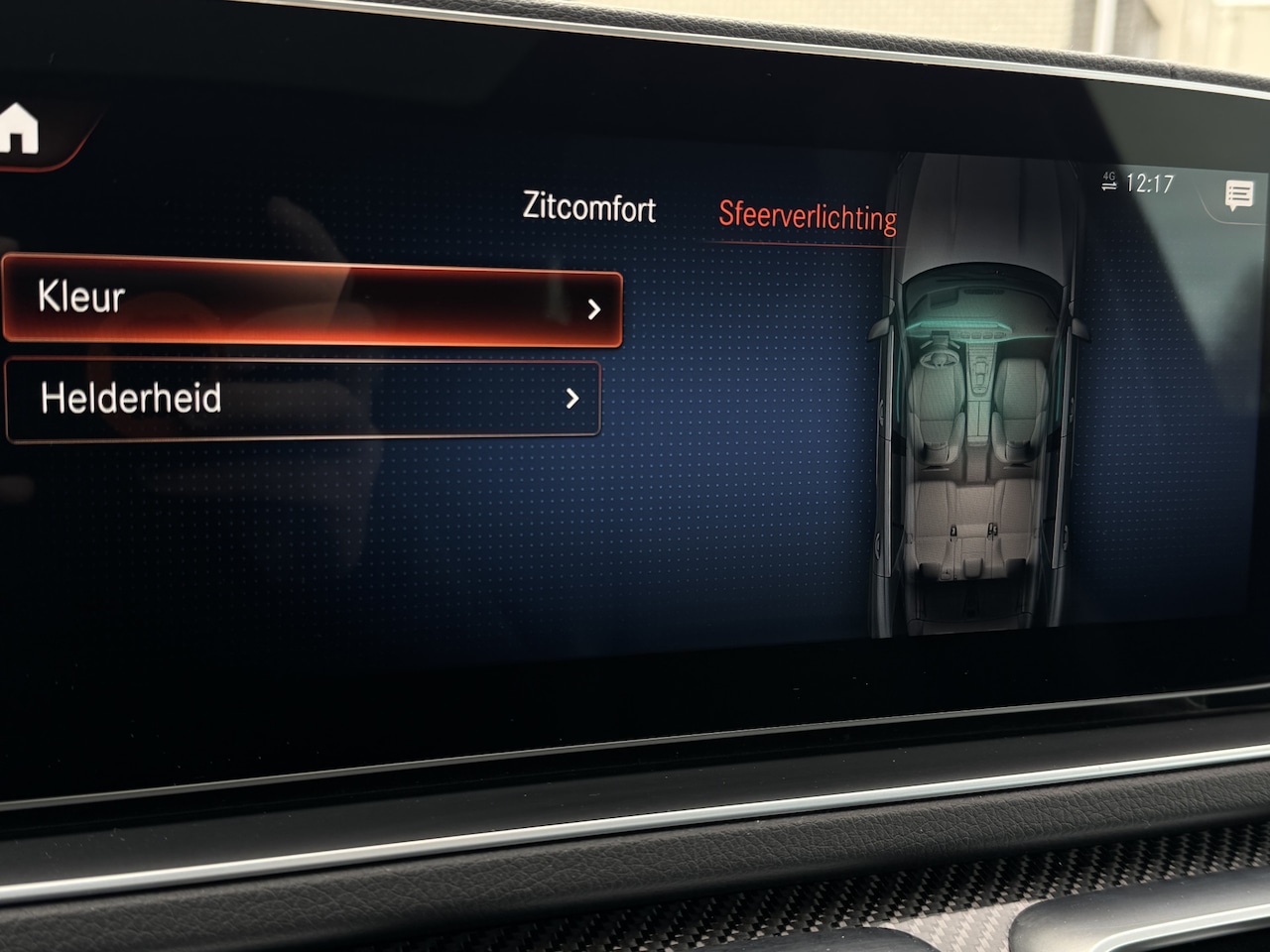
Task: Open the Helderheid menu entry
Action: [302, 399]
